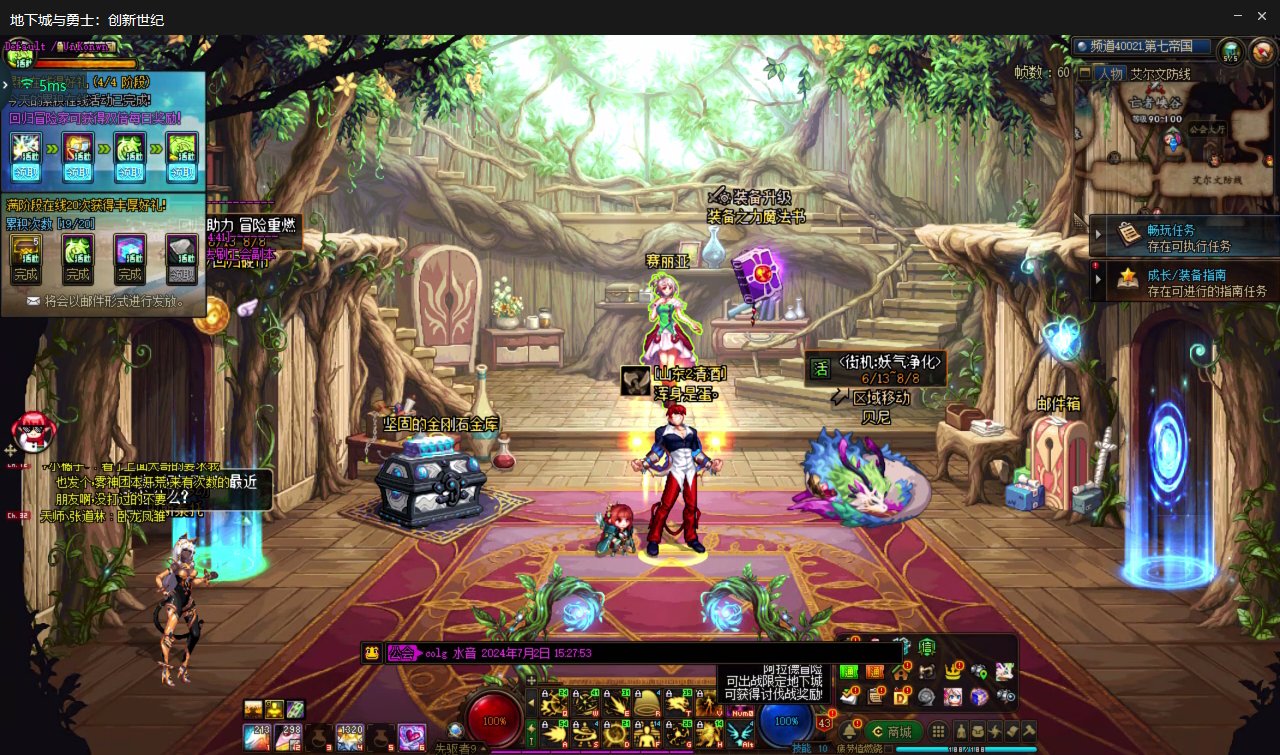The height and width of the screenshot is (755, 1280).
Task: Claim the grey 20-times cumulative reward
Action: click(181, 274)
